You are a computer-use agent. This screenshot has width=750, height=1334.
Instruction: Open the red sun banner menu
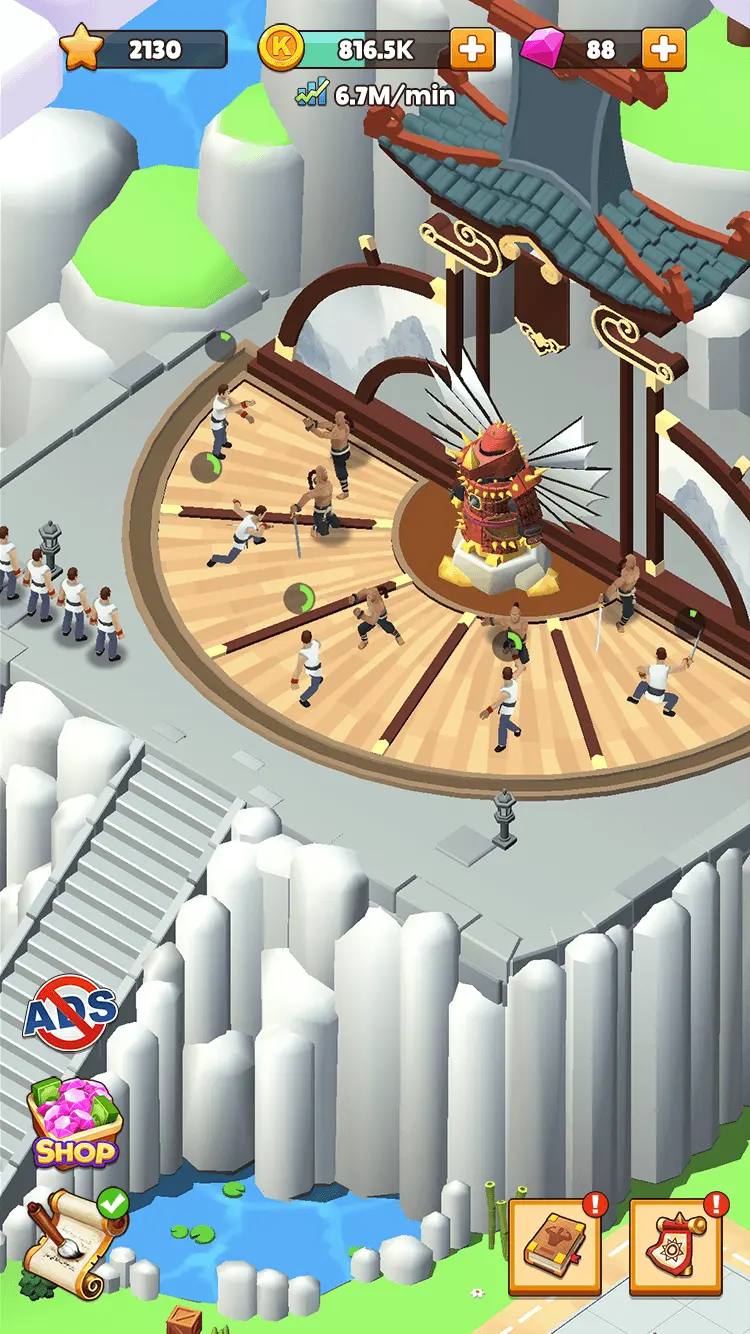point(675,1247)
